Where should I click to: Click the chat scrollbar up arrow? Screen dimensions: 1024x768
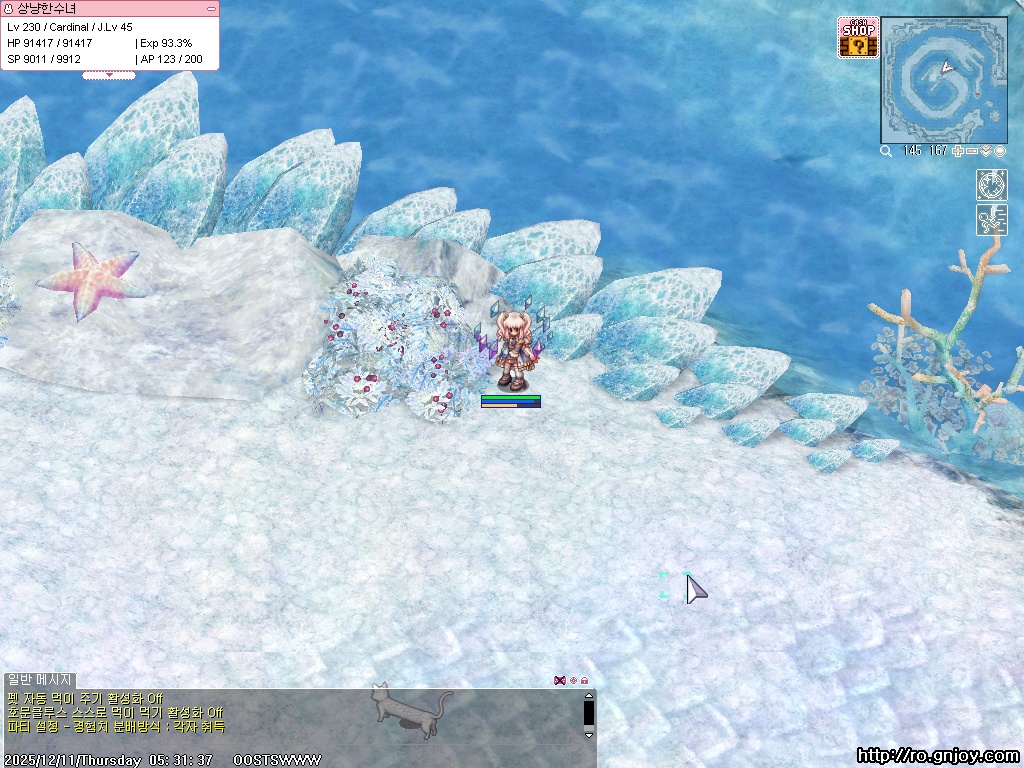pos(589,696)
